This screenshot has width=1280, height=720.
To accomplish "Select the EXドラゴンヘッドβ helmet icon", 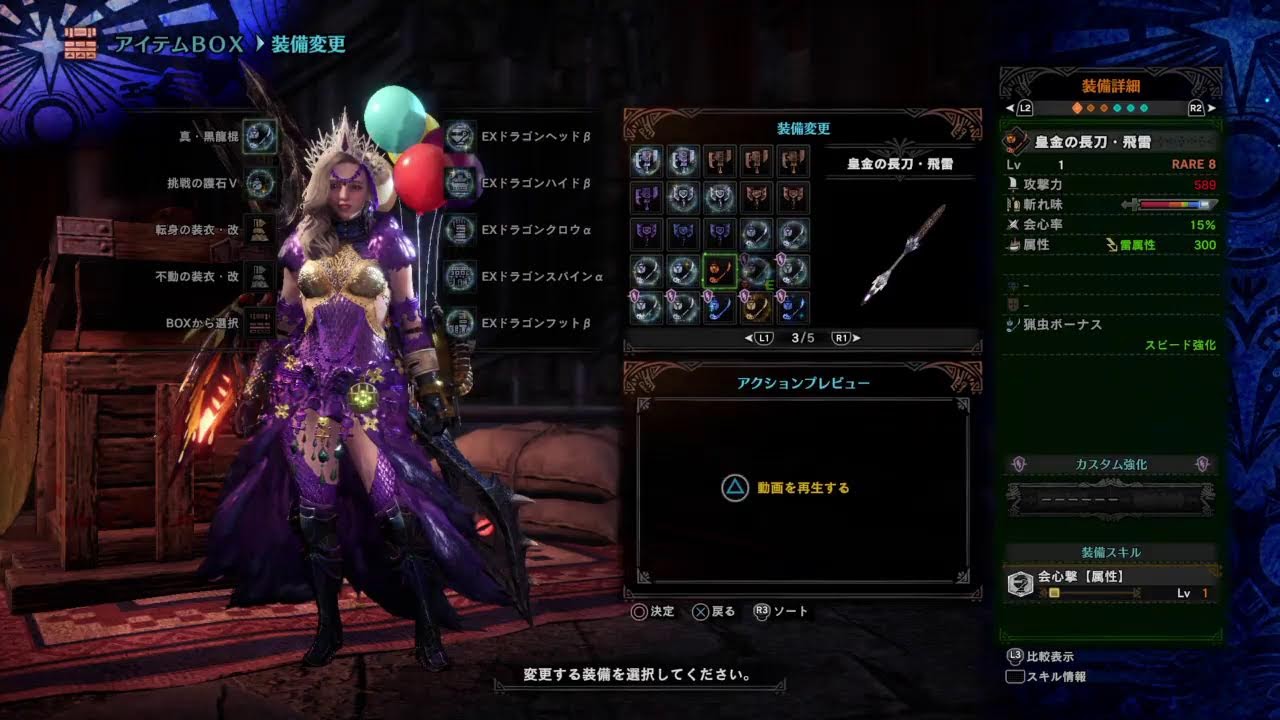I will coord(461,138).
